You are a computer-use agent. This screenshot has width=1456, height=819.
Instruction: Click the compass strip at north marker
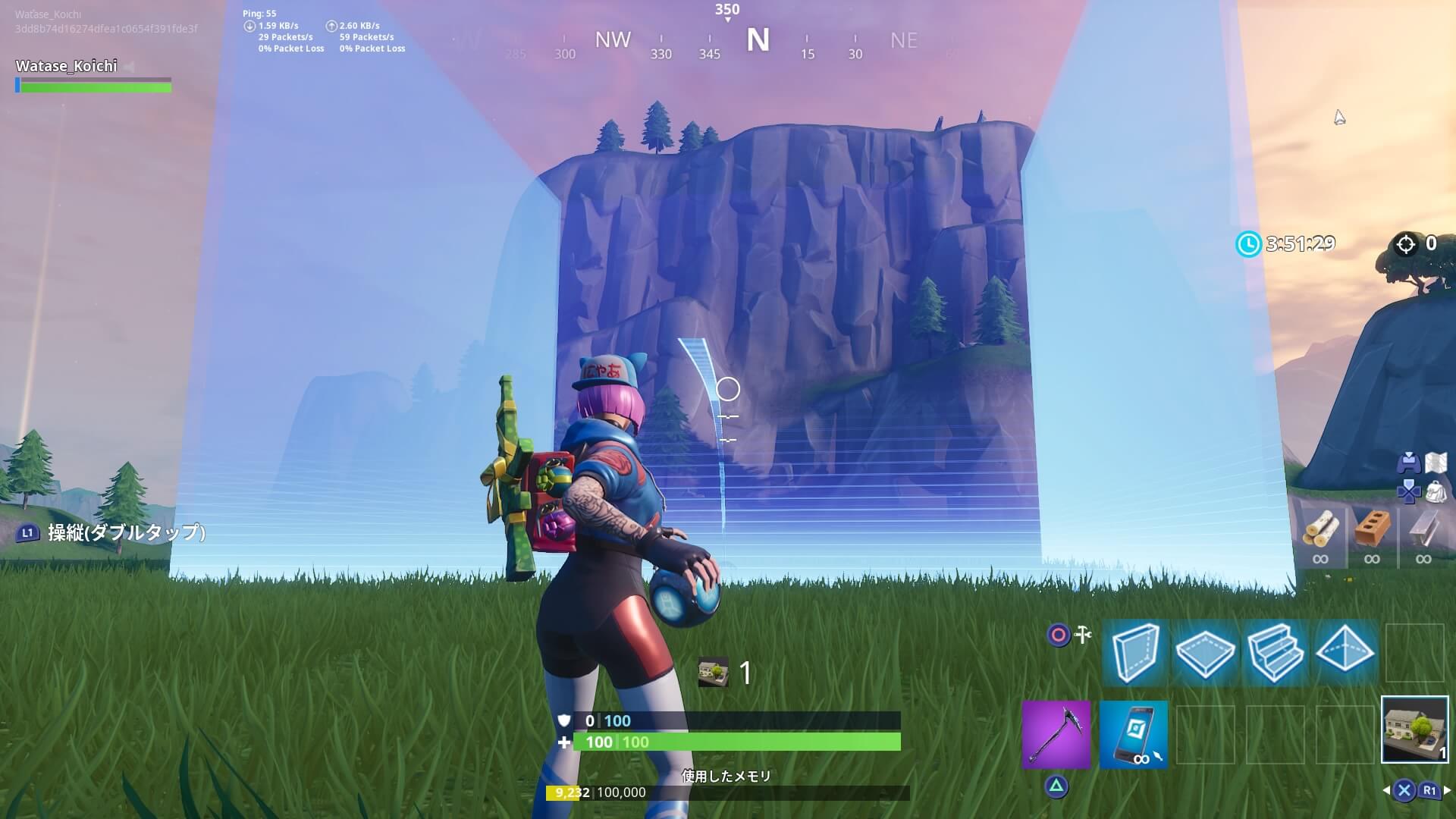tap(758, 40)
